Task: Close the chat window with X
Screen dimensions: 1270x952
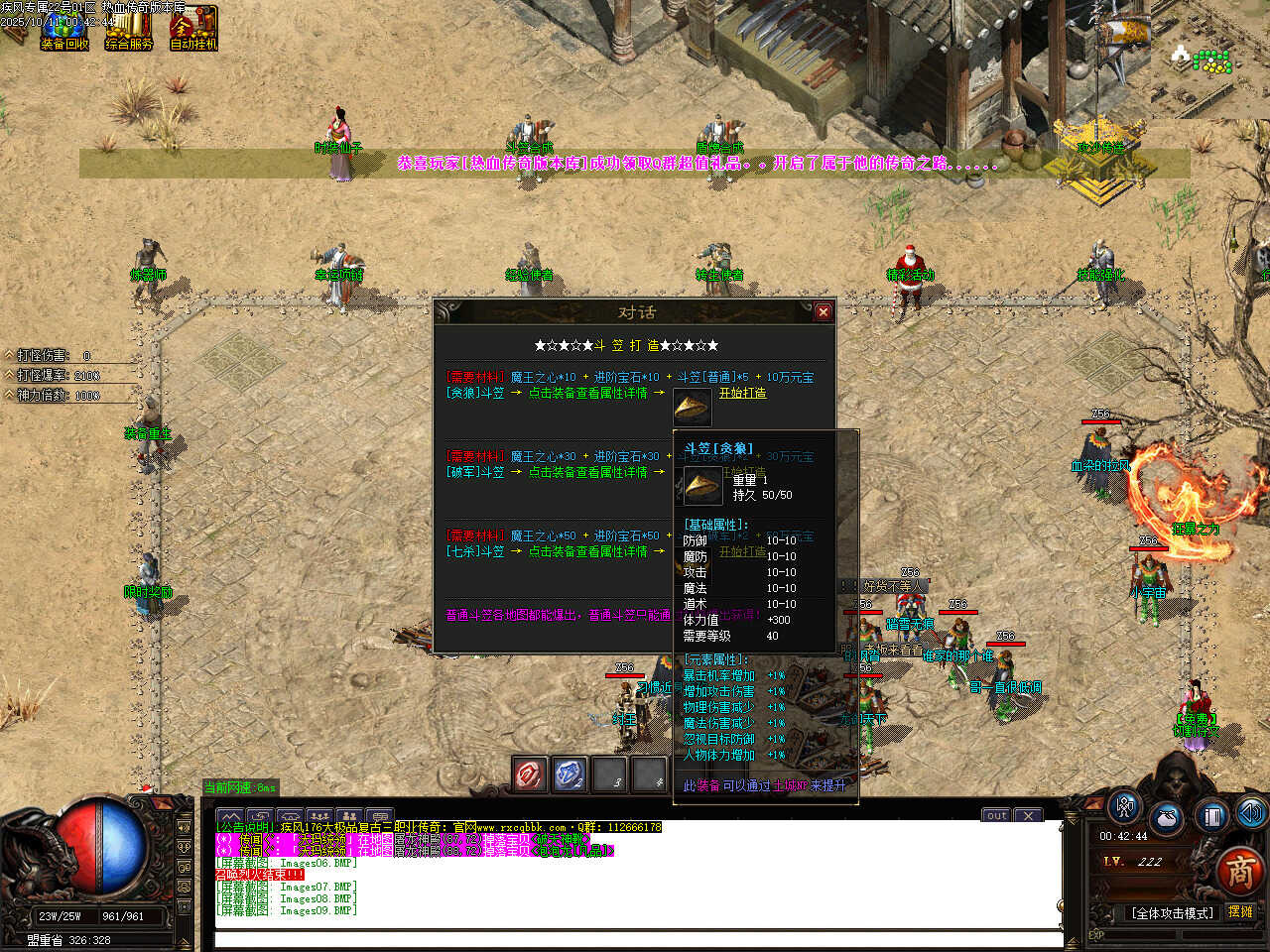Action: [x=1029, y=815]
